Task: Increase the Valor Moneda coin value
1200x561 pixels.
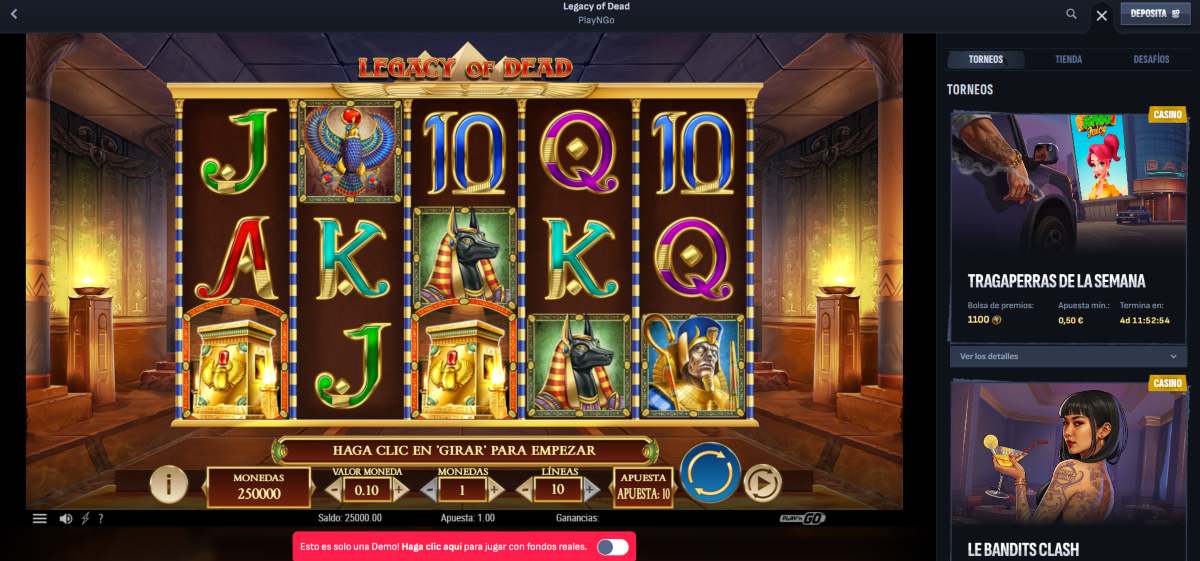Action: tap(400, 490)
